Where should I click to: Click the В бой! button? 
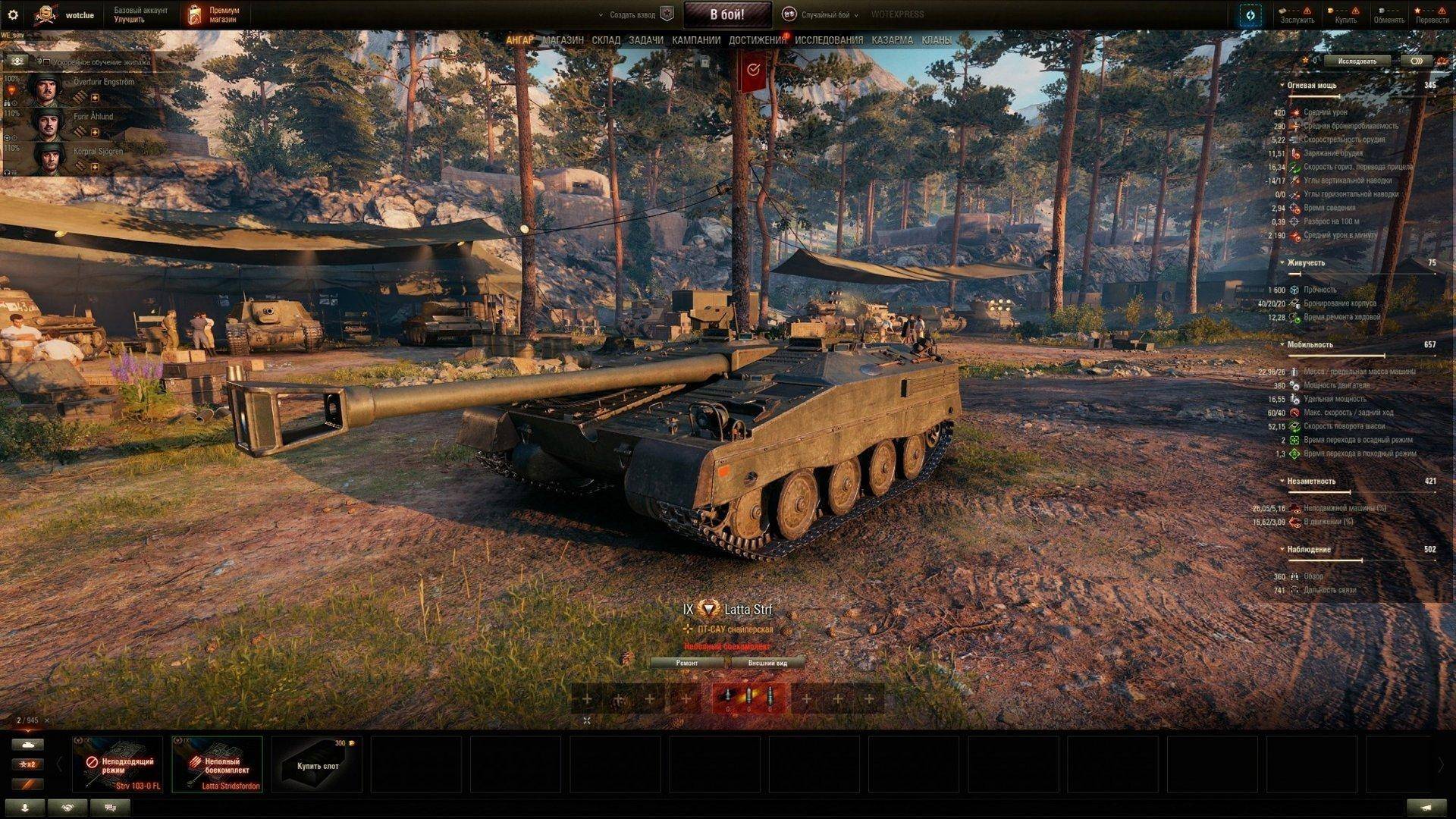coord(728,14)
